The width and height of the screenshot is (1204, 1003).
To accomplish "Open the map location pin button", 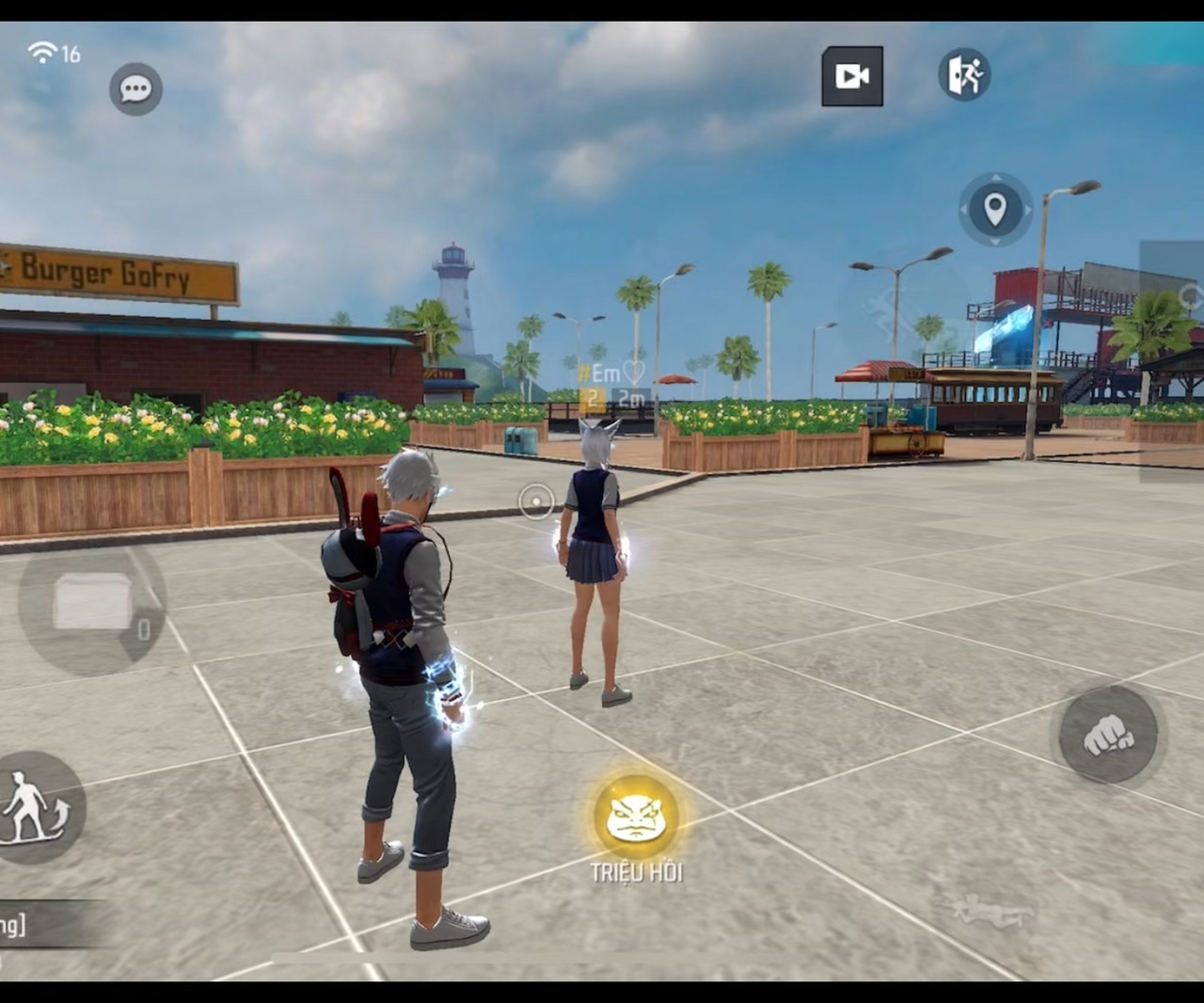I will [x=995, y=209].
